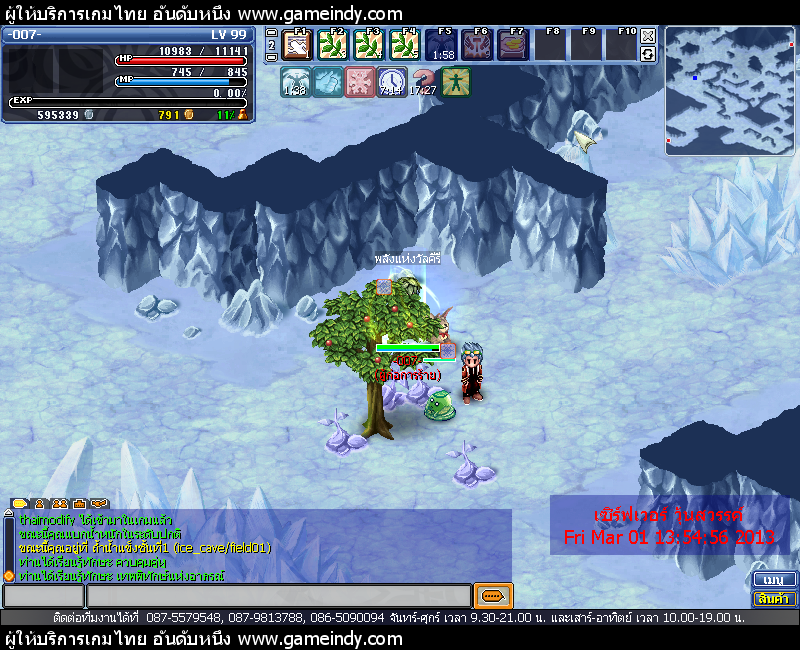The width and height of the screenshot is (800, 650).
Task: Rotate the hotbar with the swap arrows button
Action: click(x=648, y=54)
